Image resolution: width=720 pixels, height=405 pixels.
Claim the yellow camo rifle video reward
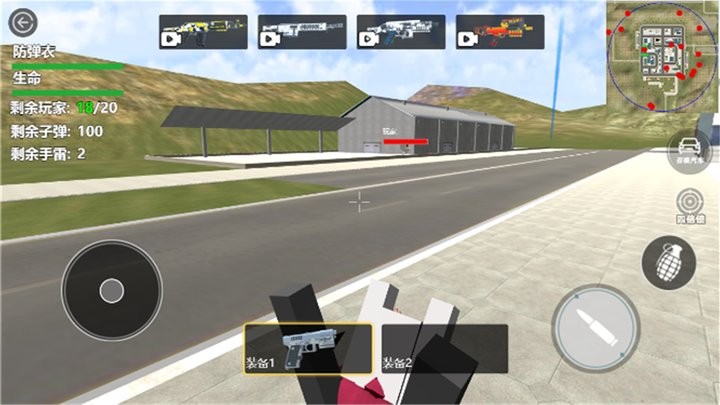[x=203, y=32]
